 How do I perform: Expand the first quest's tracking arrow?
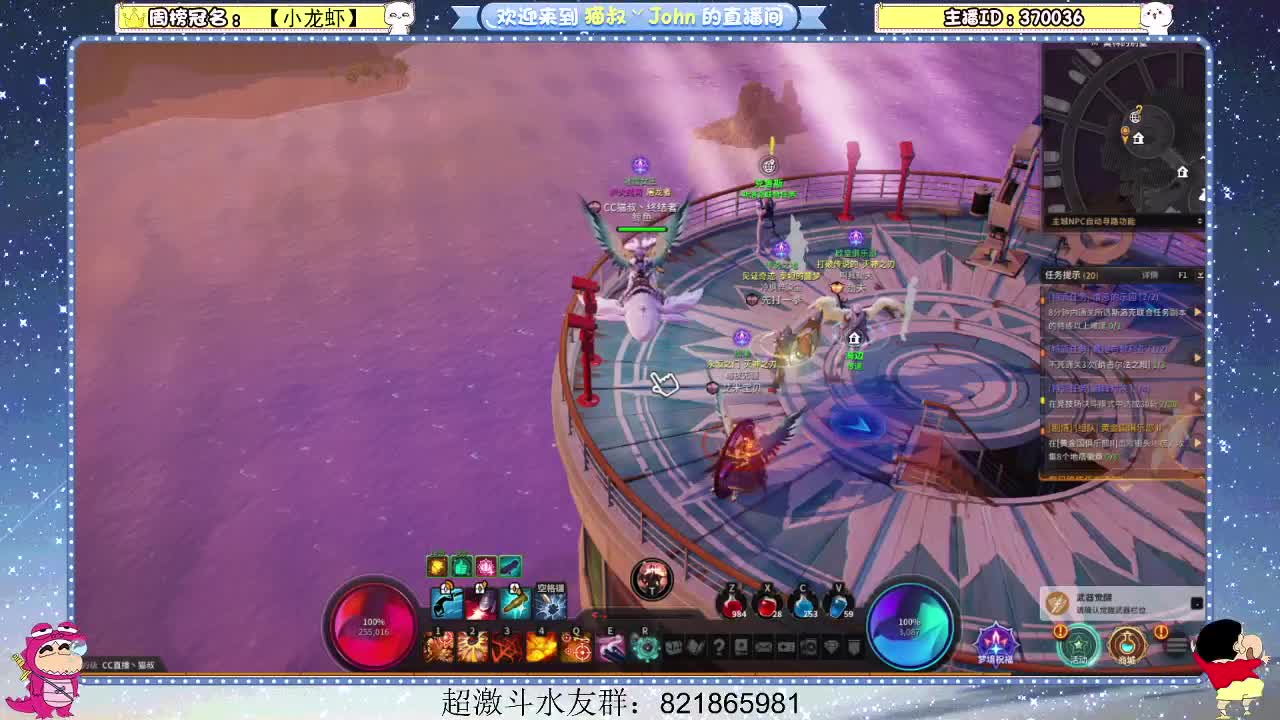pos(1197,312)
